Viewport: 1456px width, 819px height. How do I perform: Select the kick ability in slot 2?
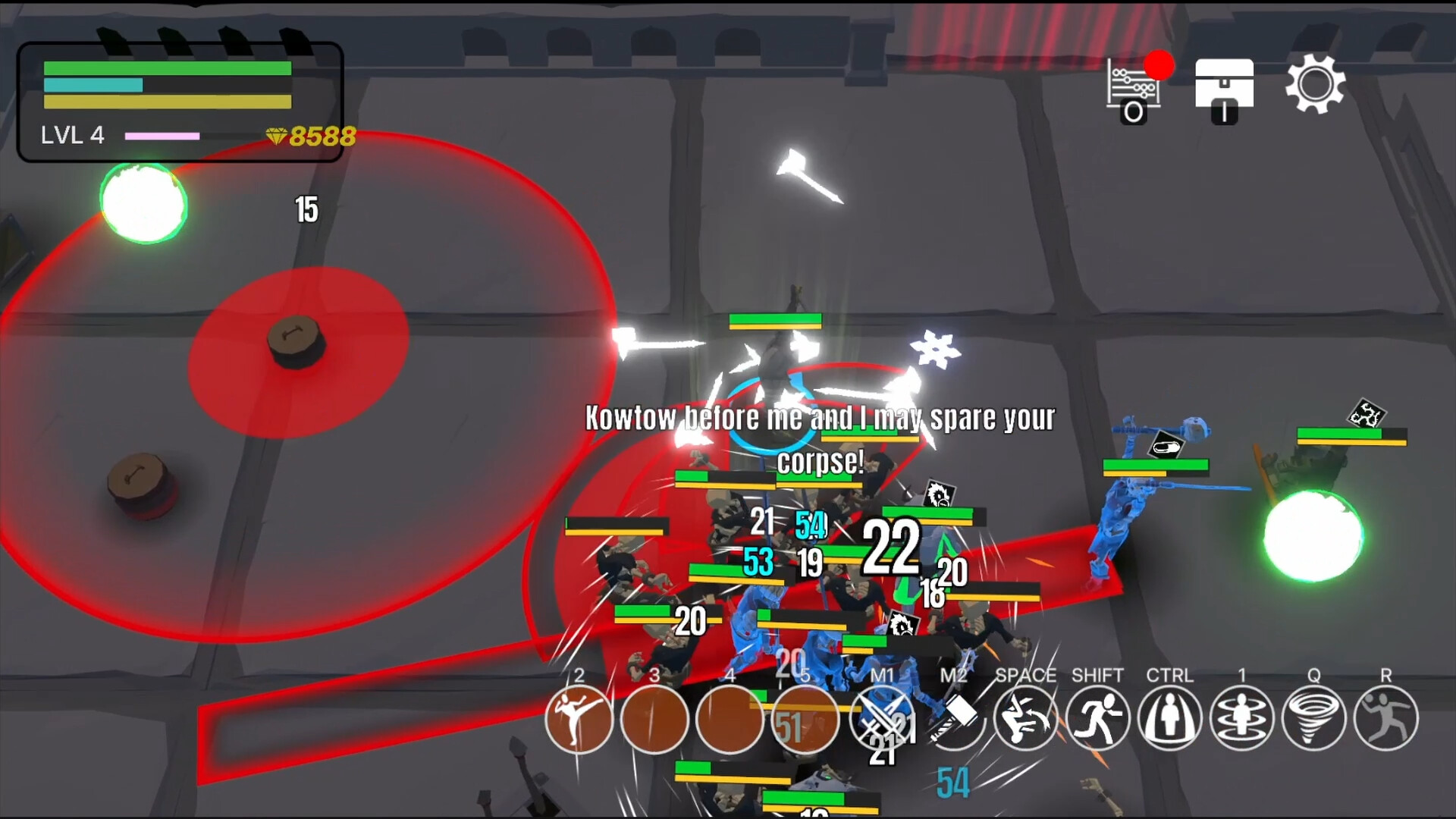(x=579, y=719)
